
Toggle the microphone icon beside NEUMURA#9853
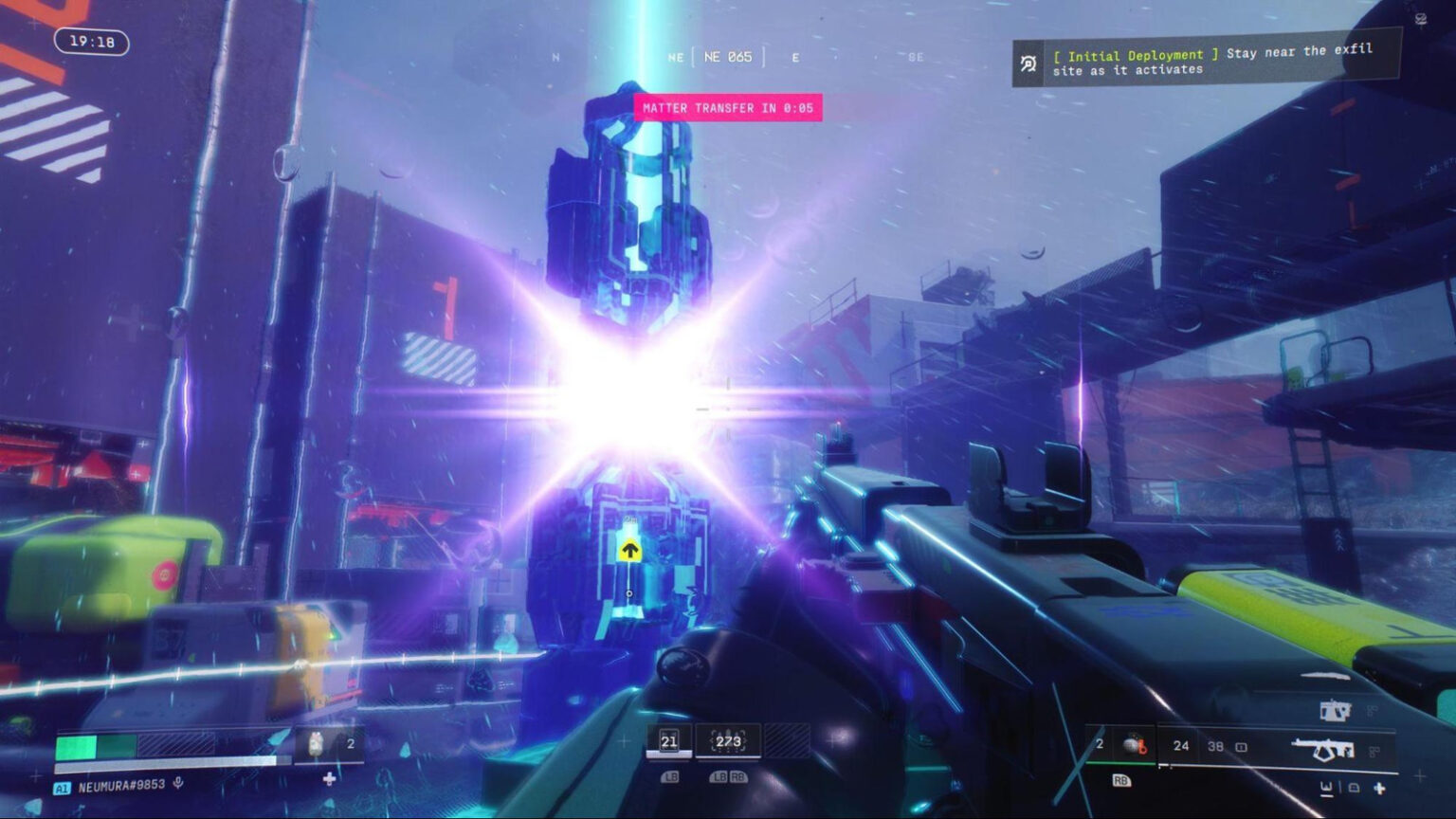[178, 784]
